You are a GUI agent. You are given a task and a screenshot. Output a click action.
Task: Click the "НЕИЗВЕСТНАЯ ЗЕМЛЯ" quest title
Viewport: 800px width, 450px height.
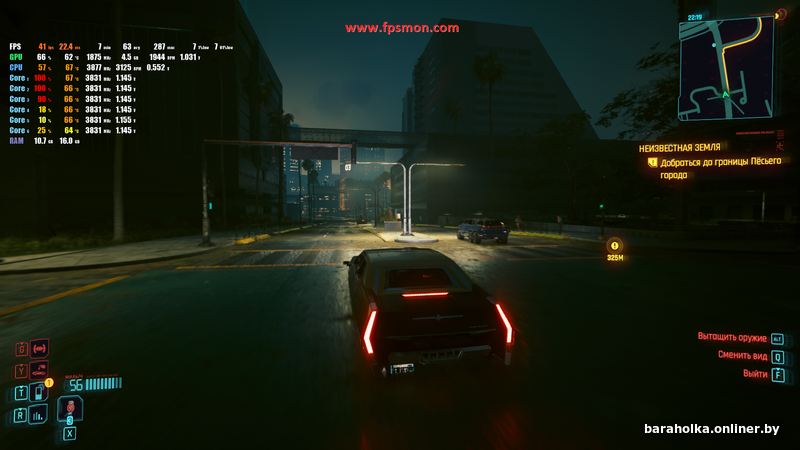(680, 147)
